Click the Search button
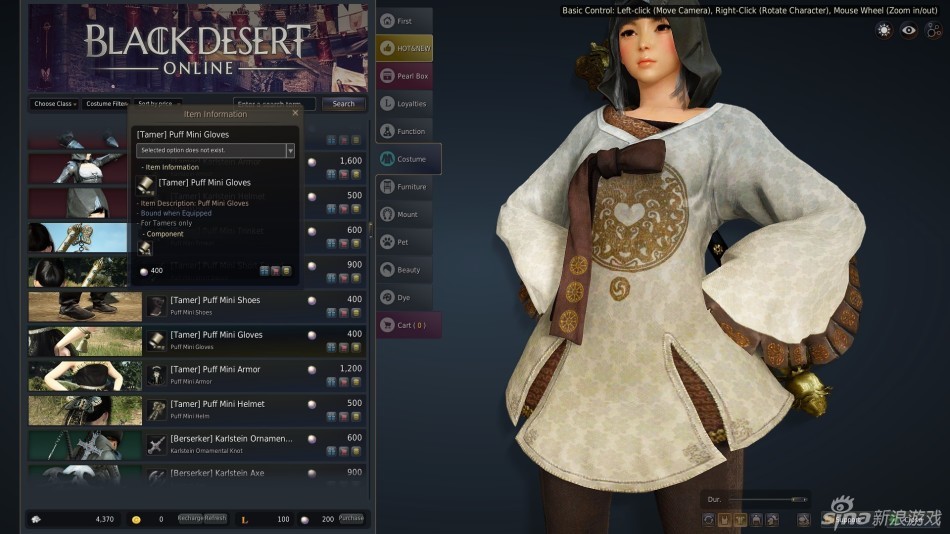Viewport: 950px width, 534px height. (x=344, y=104)
